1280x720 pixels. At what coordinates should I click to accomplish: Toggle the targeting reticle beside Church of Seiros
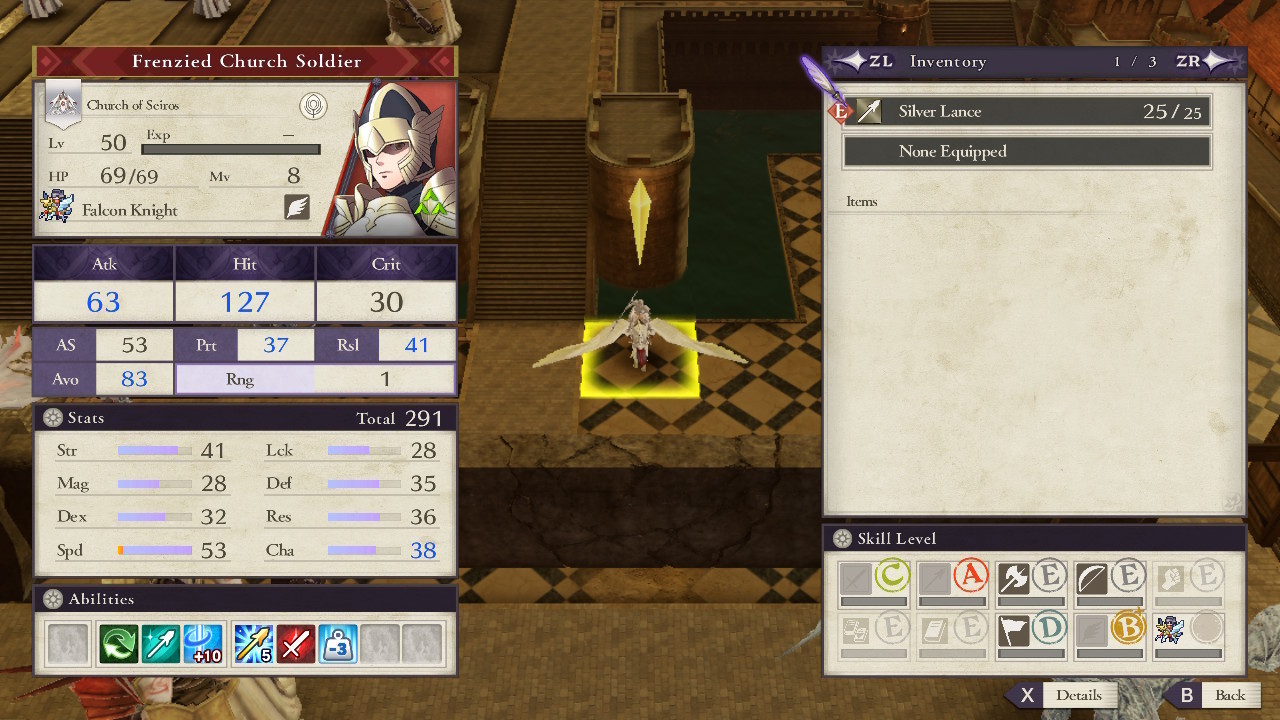pos(314,106)
